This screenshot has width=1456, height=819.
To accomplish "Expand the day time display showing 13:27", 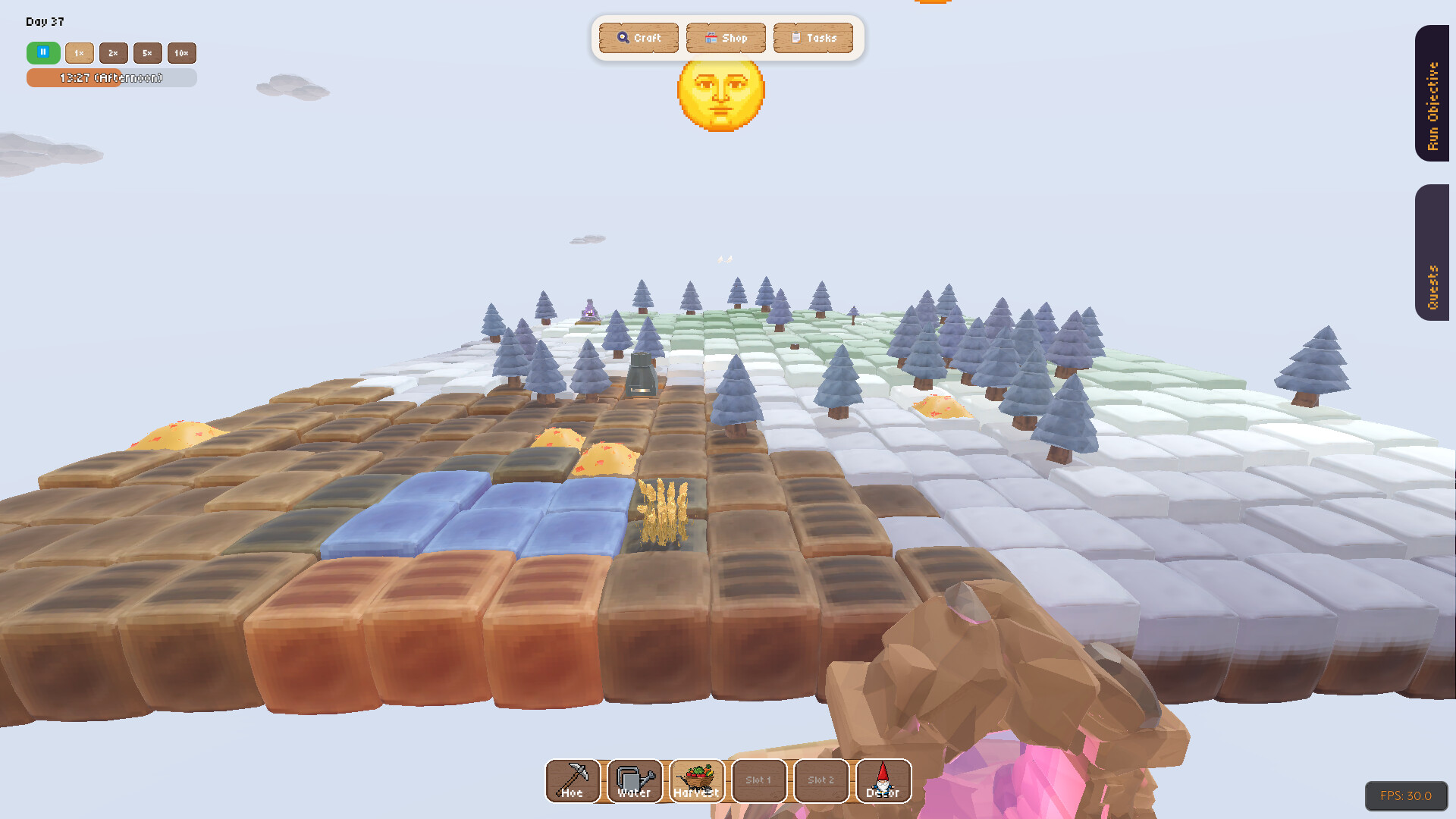I will (111, 77).
